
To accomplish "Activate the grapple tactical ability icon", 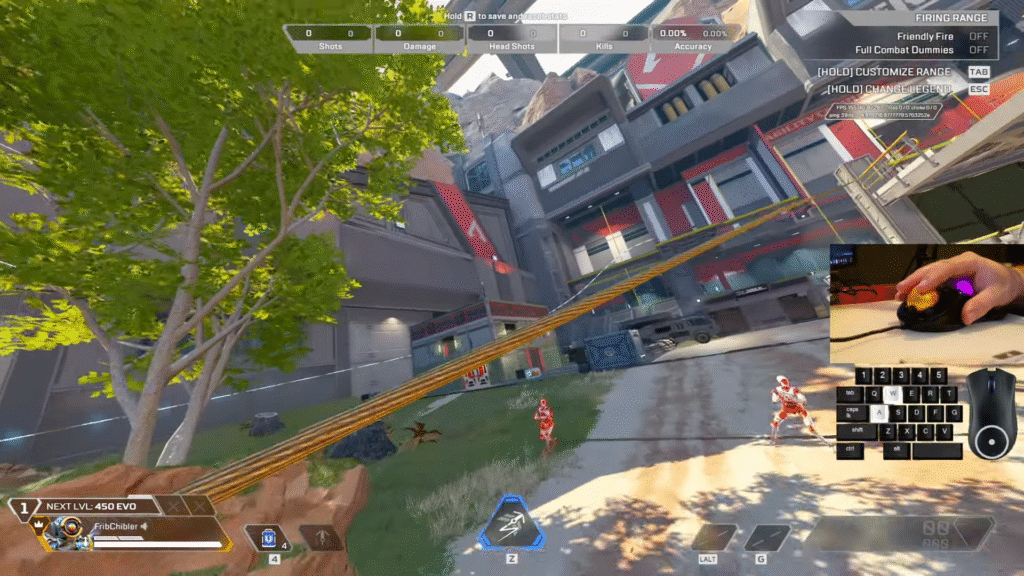I will tap(511, 522).
